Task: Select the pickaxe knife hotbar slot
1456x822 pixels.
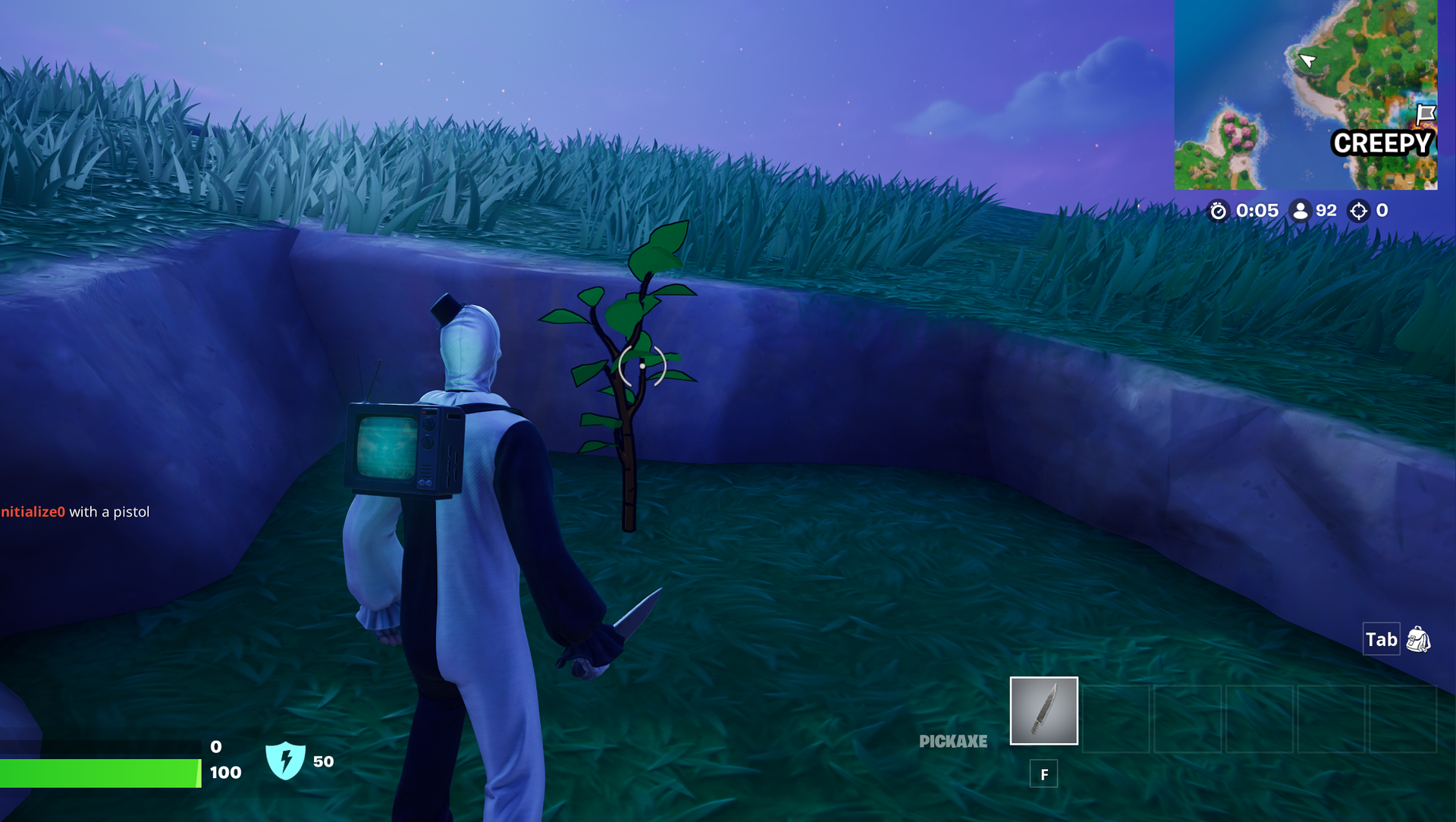Action: pos(1043,711)
